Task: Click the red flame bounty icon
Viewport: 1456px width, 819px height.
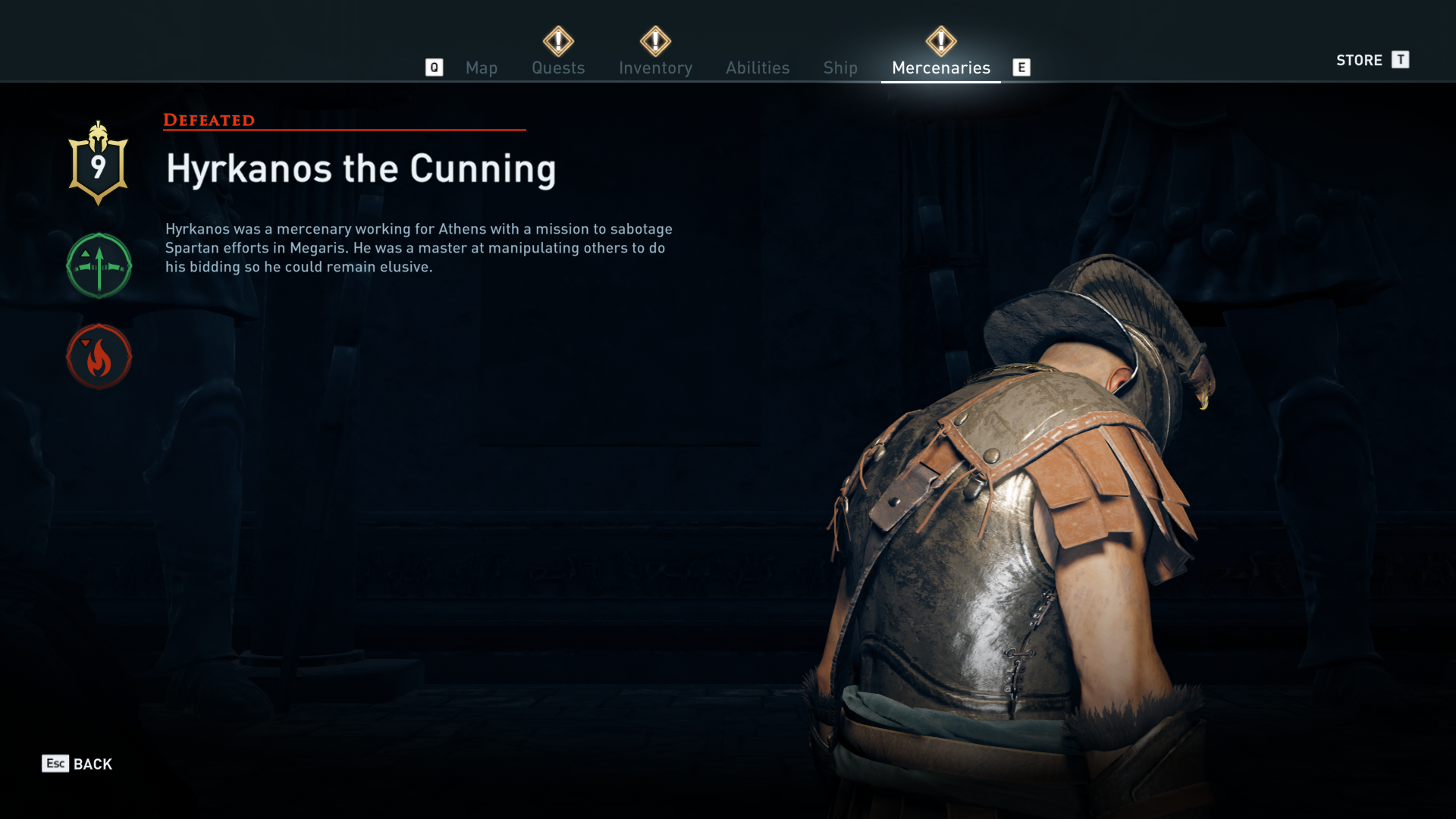Action: [99, 357]
